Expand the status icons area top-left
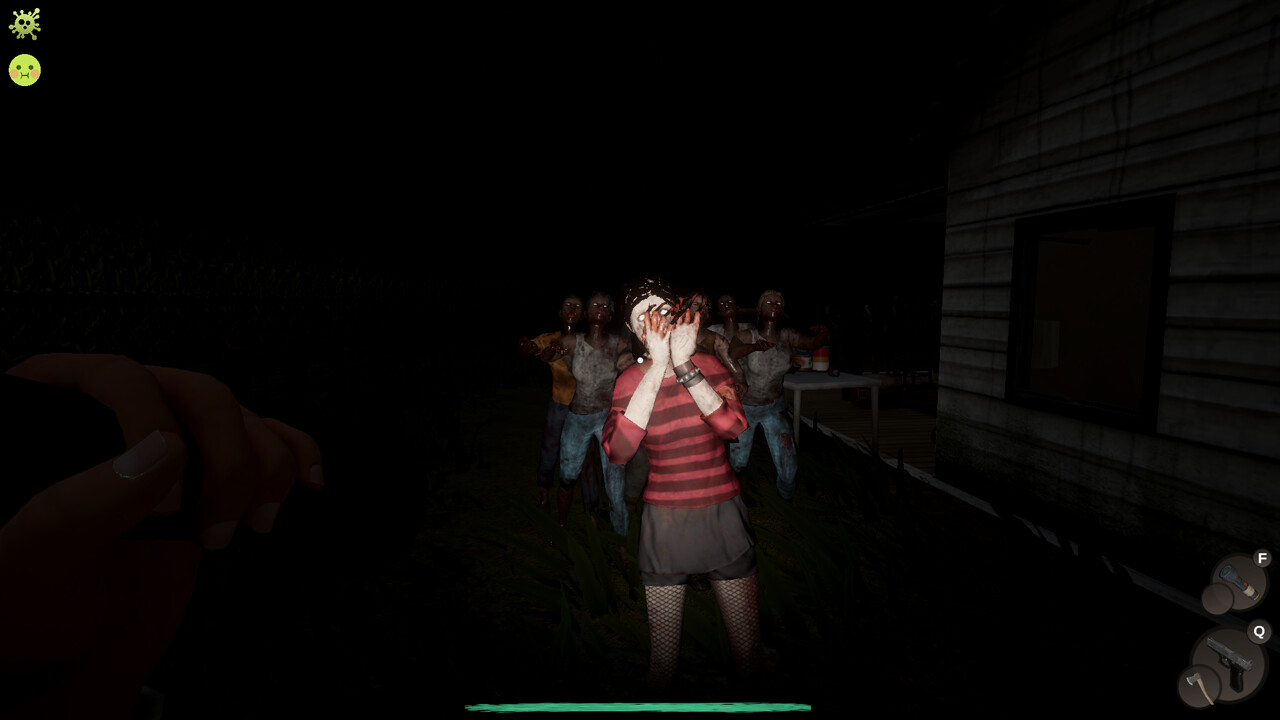This screenshot has height=720, width=1280. point(24,45)
